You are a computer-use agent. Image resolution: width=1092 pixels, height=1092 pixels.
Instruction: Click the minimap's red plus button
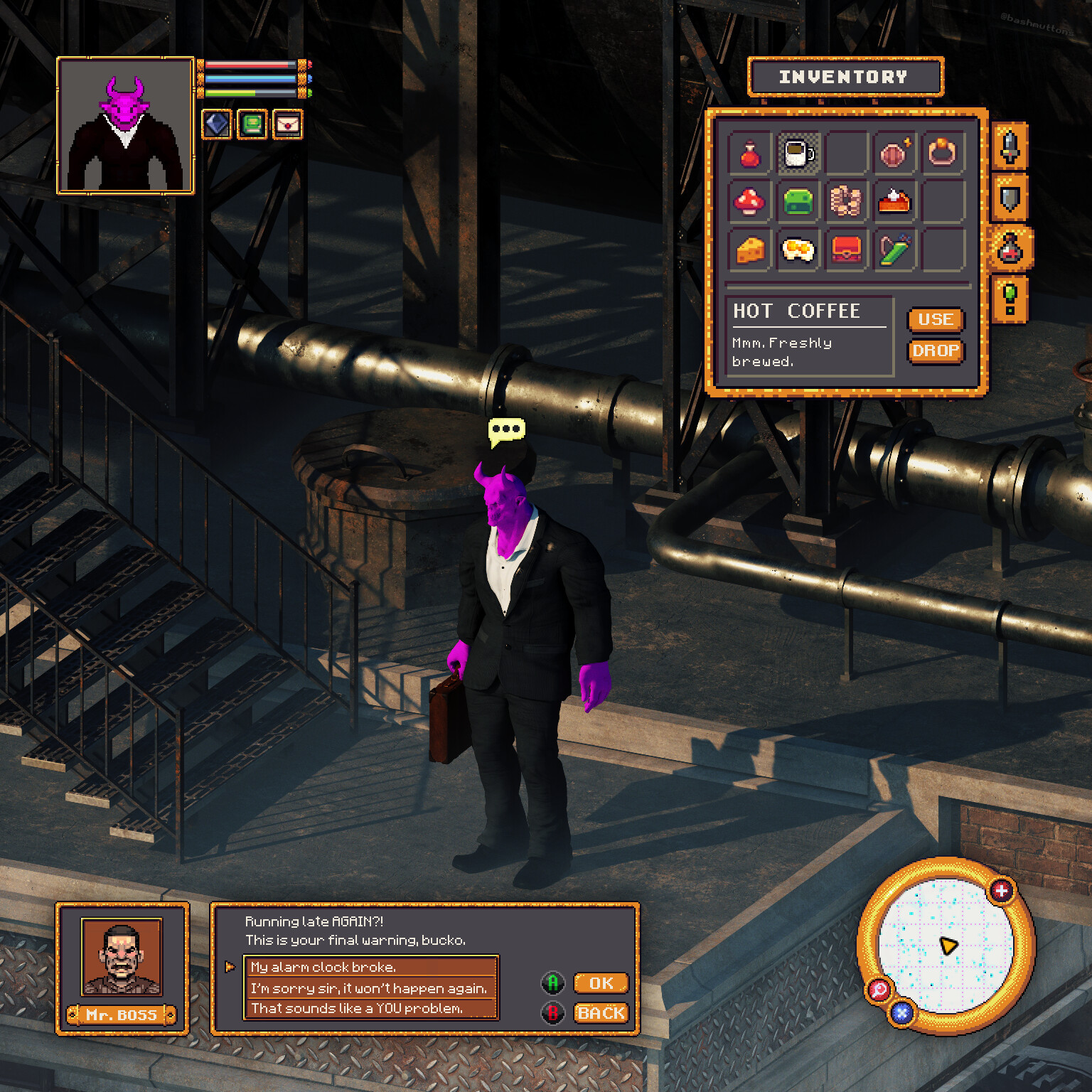(1001, 890)
